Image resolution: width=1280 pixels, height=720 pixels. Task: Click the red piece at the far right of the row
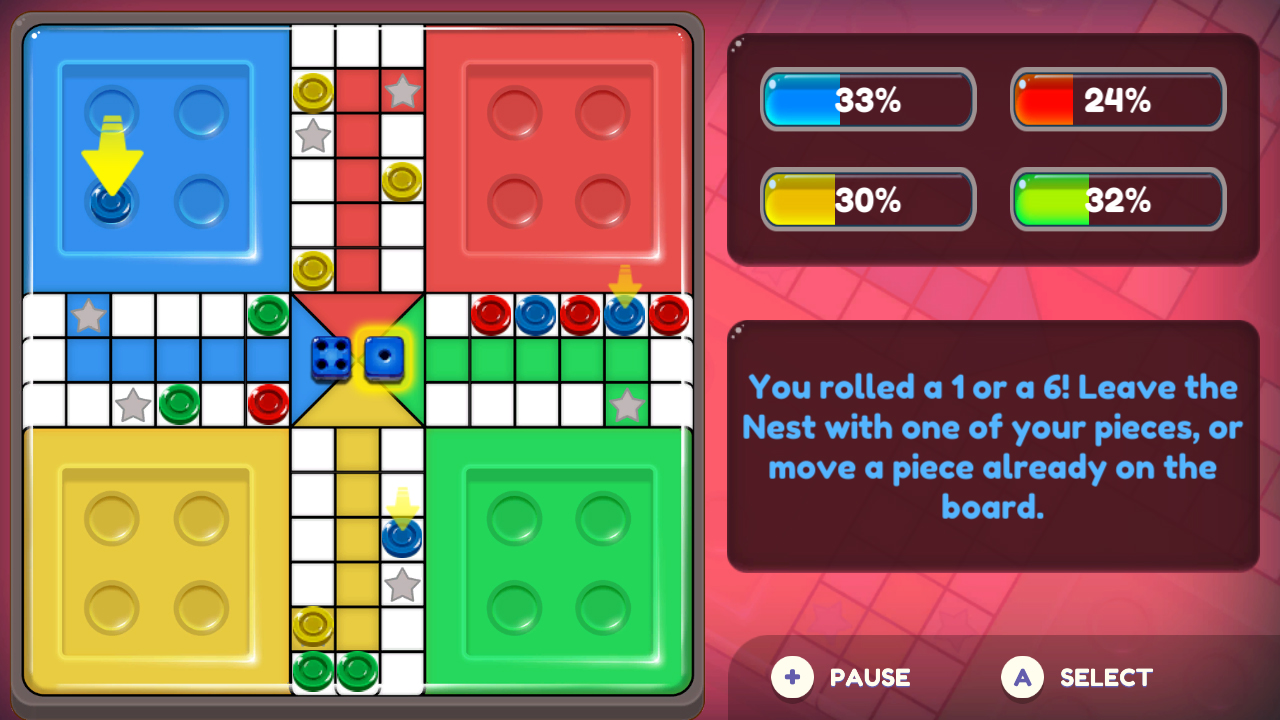click(x=671, y=314)
